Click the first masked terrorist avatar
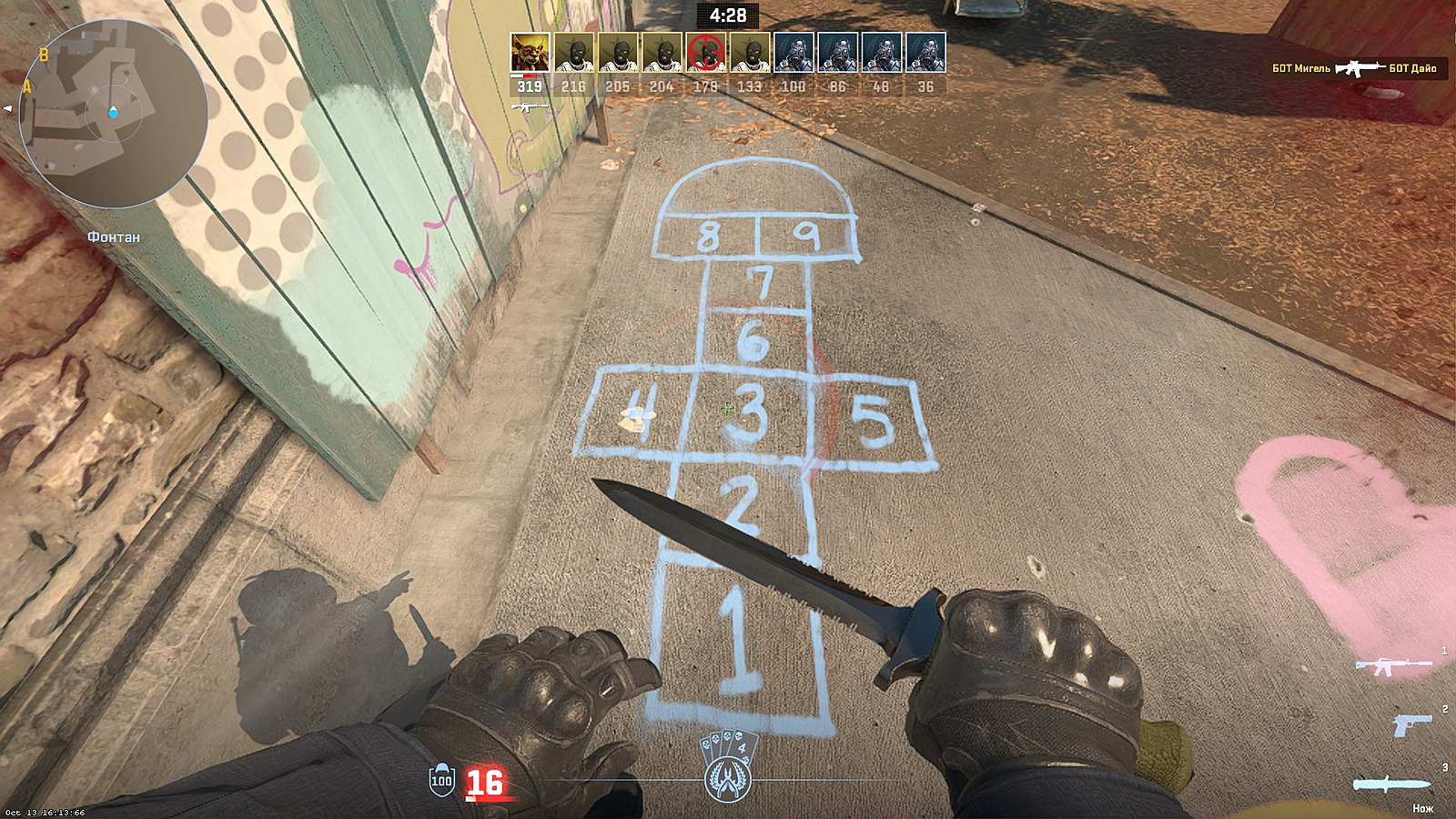 click(x=573, y=53)
